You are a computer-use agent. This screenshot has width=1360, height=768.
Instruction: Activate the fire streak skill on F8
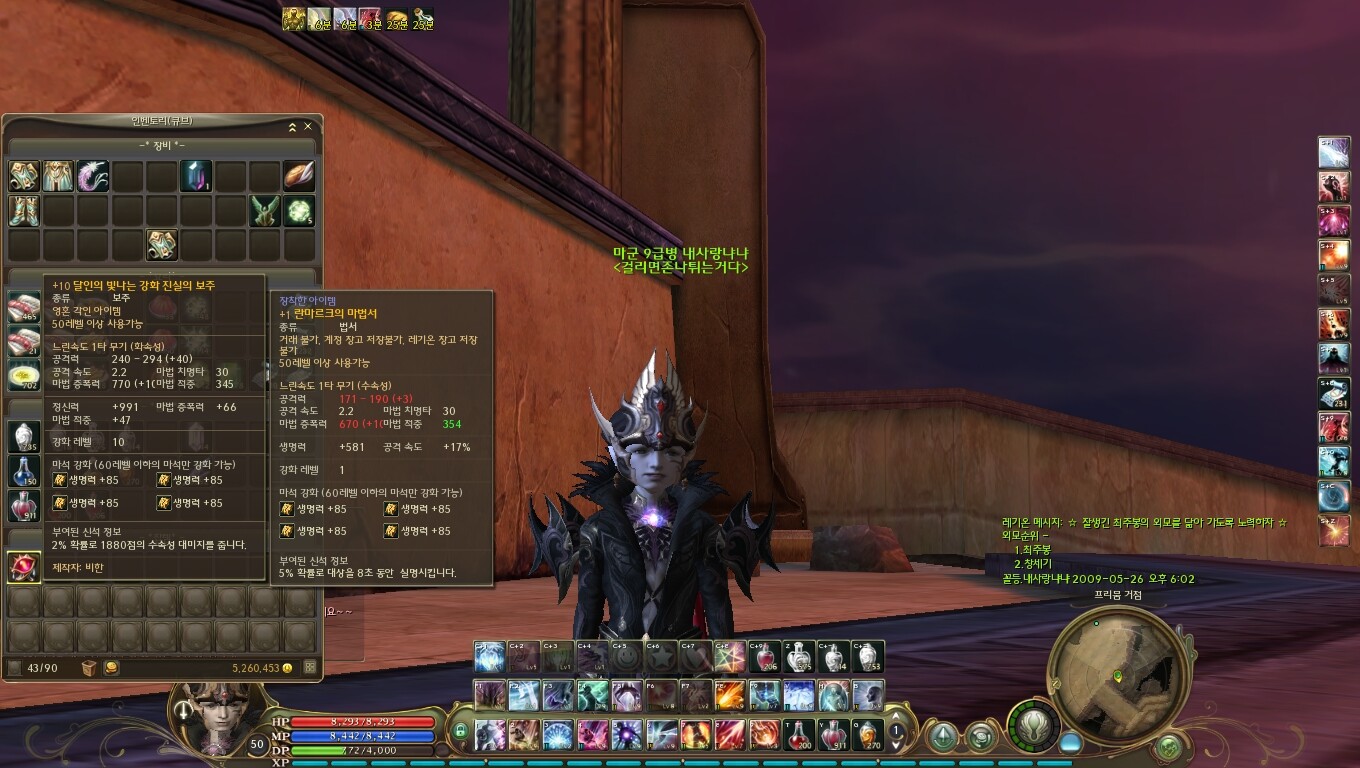click(730, 694)
